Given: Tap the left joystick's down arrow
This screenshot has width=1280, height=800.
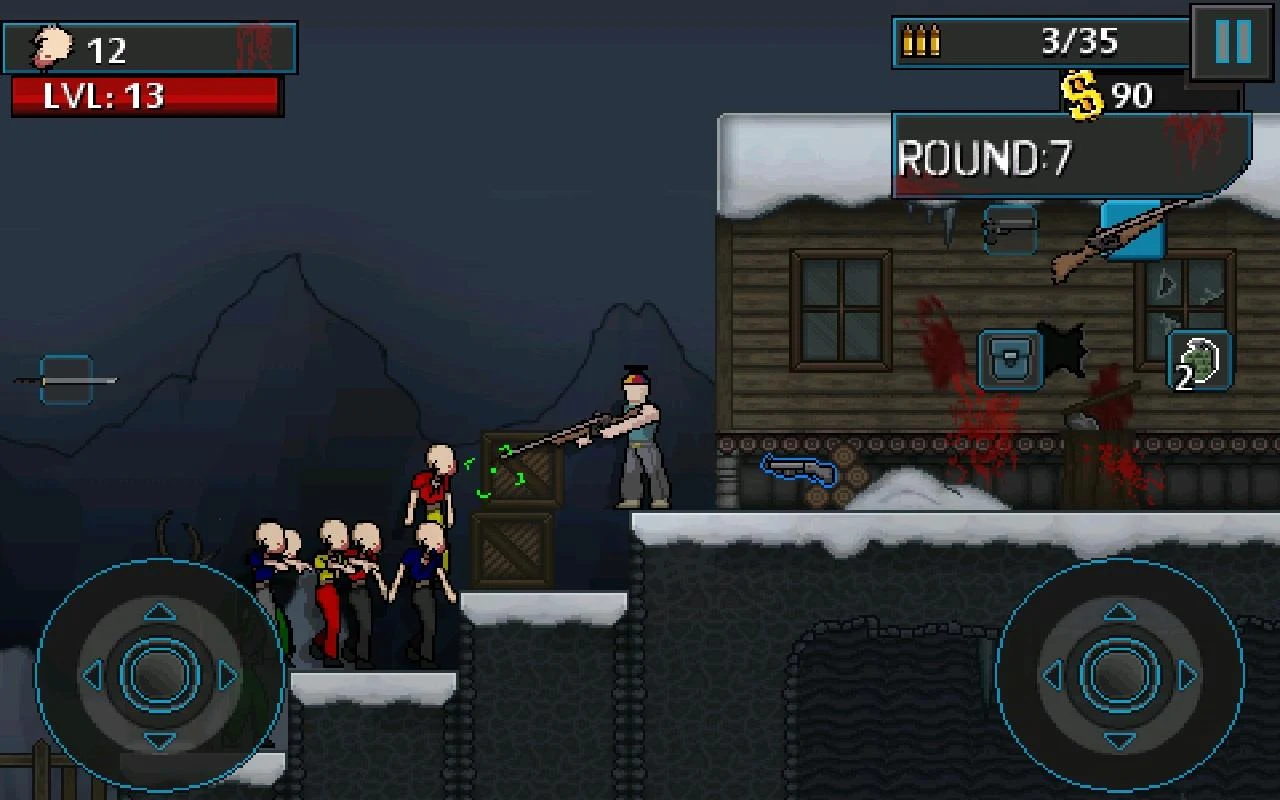Looking at the screenshot, I should (160, 741).
